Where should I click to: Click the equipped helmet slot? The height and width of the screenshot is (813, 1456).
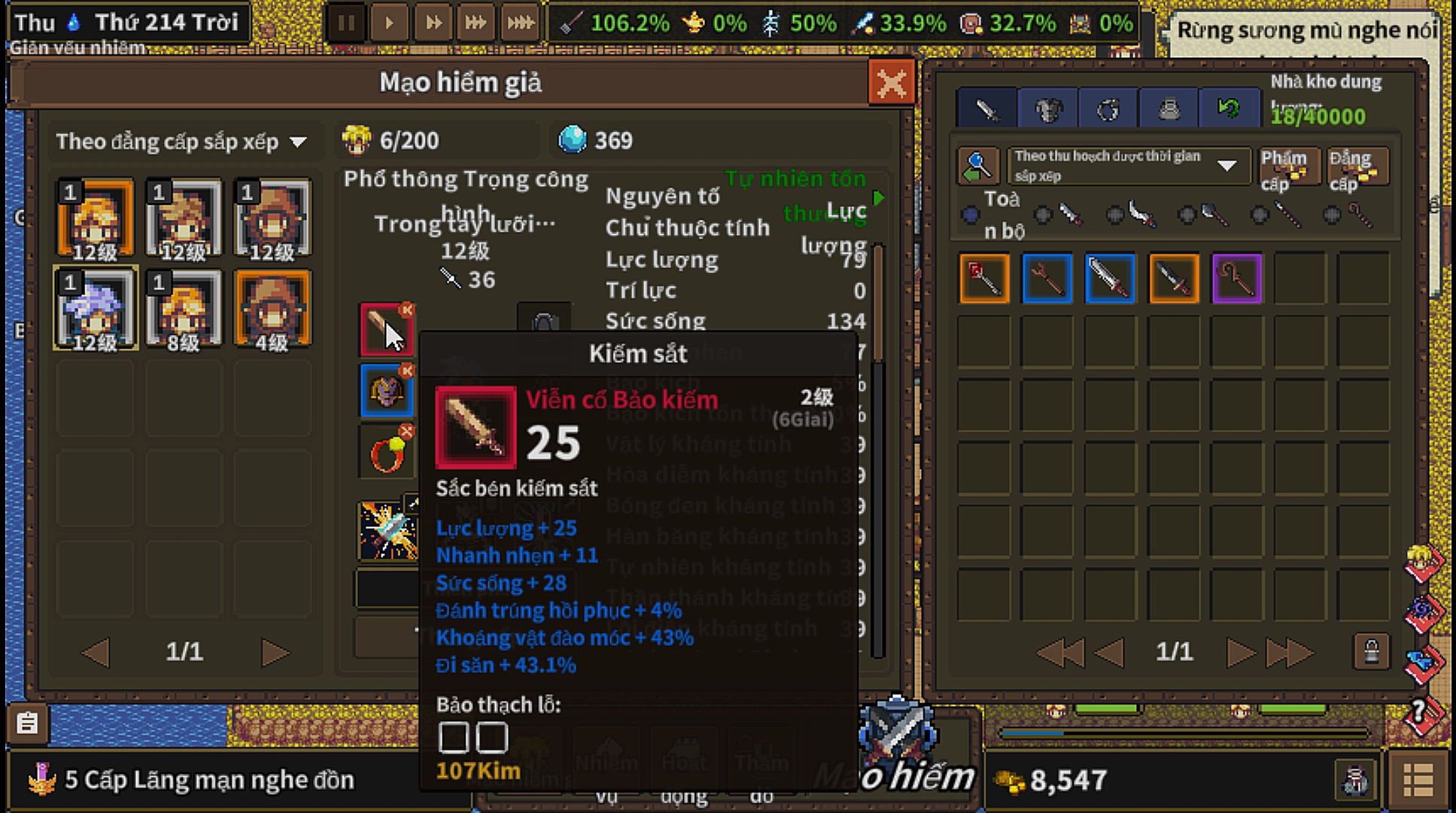[x=386, y=391]
